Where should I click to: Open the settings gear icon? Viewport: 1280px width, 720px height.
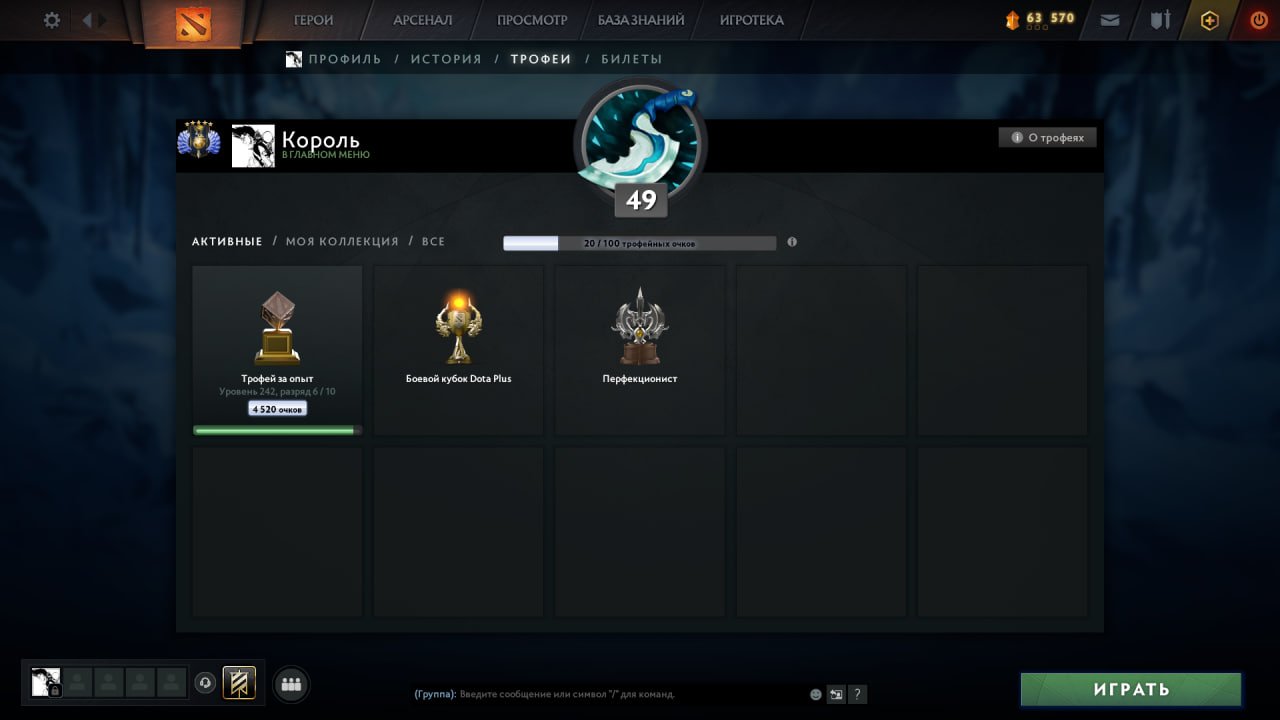tap(50, 19)
